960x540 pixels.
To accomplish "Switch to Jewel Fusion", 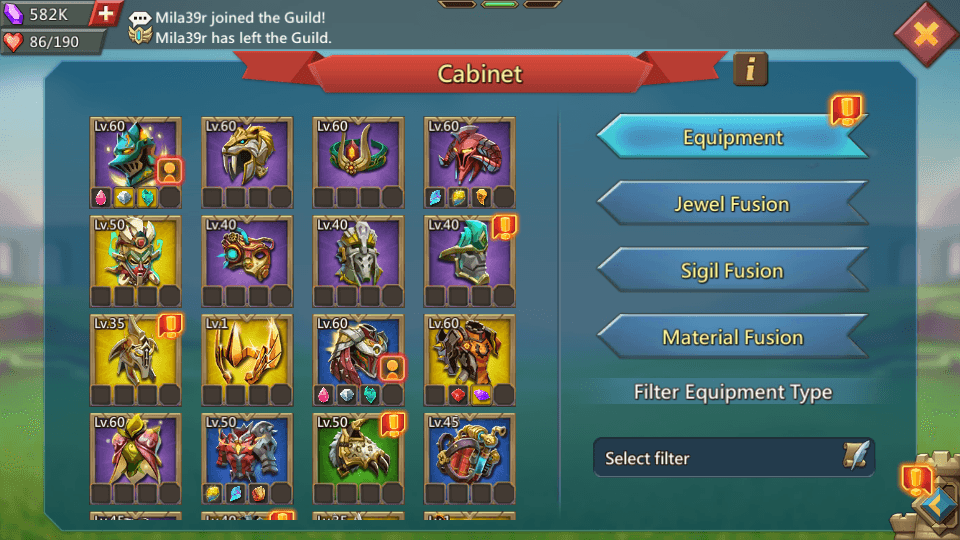I will coord(732,204).
